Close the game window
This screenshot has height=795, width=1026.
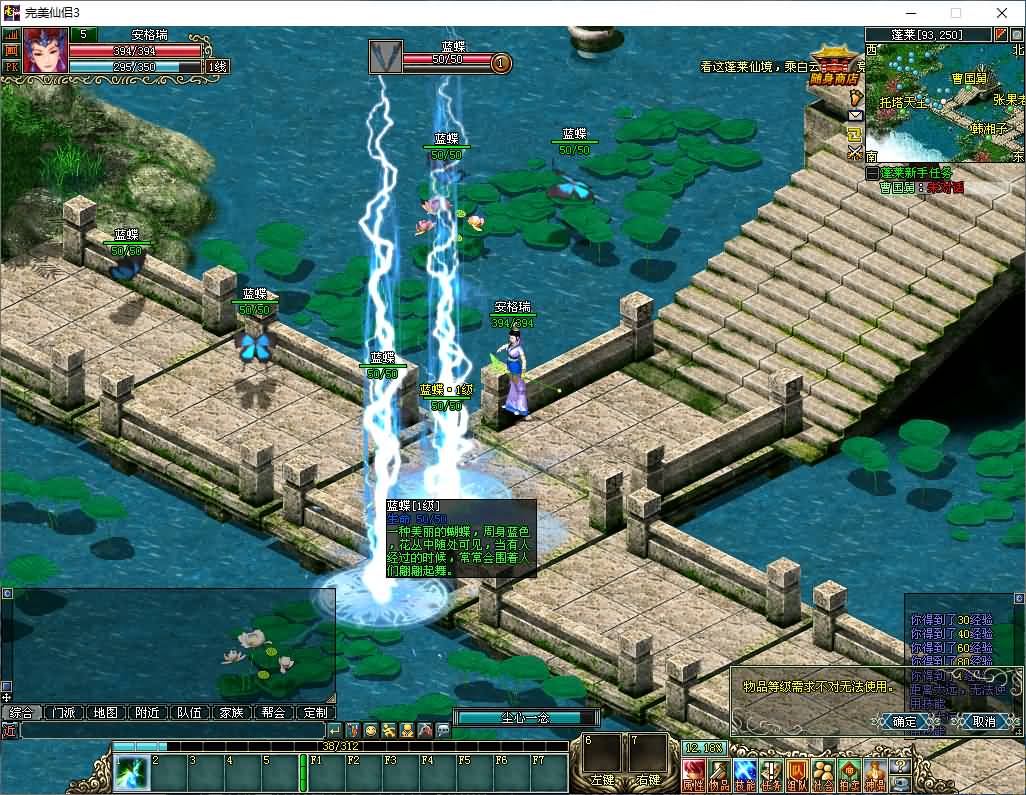pyautogui.click(x=1002, y=13)
